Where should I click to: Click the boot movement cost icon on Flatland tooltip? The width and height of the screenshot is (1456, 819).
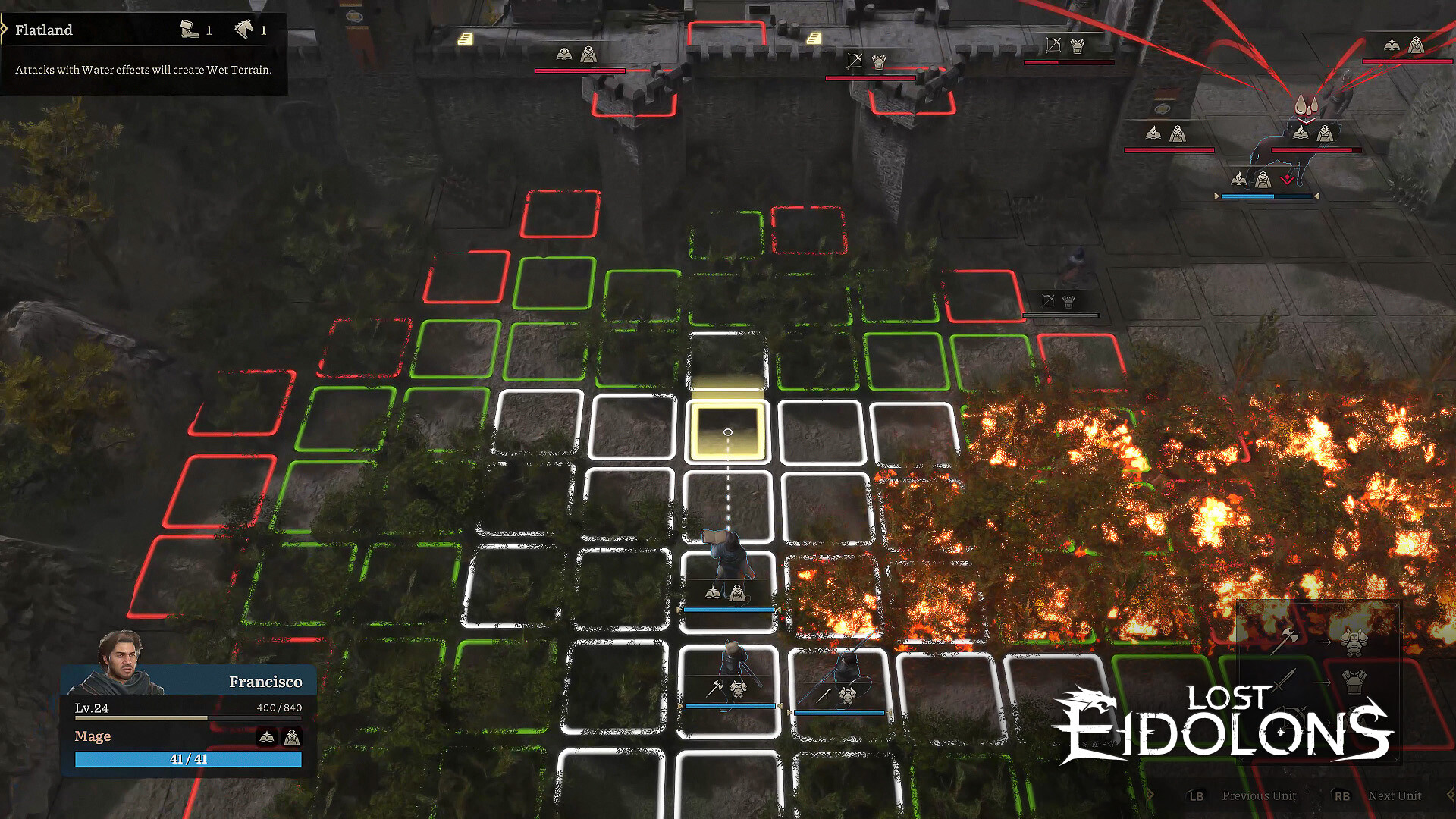coord(188,30)
